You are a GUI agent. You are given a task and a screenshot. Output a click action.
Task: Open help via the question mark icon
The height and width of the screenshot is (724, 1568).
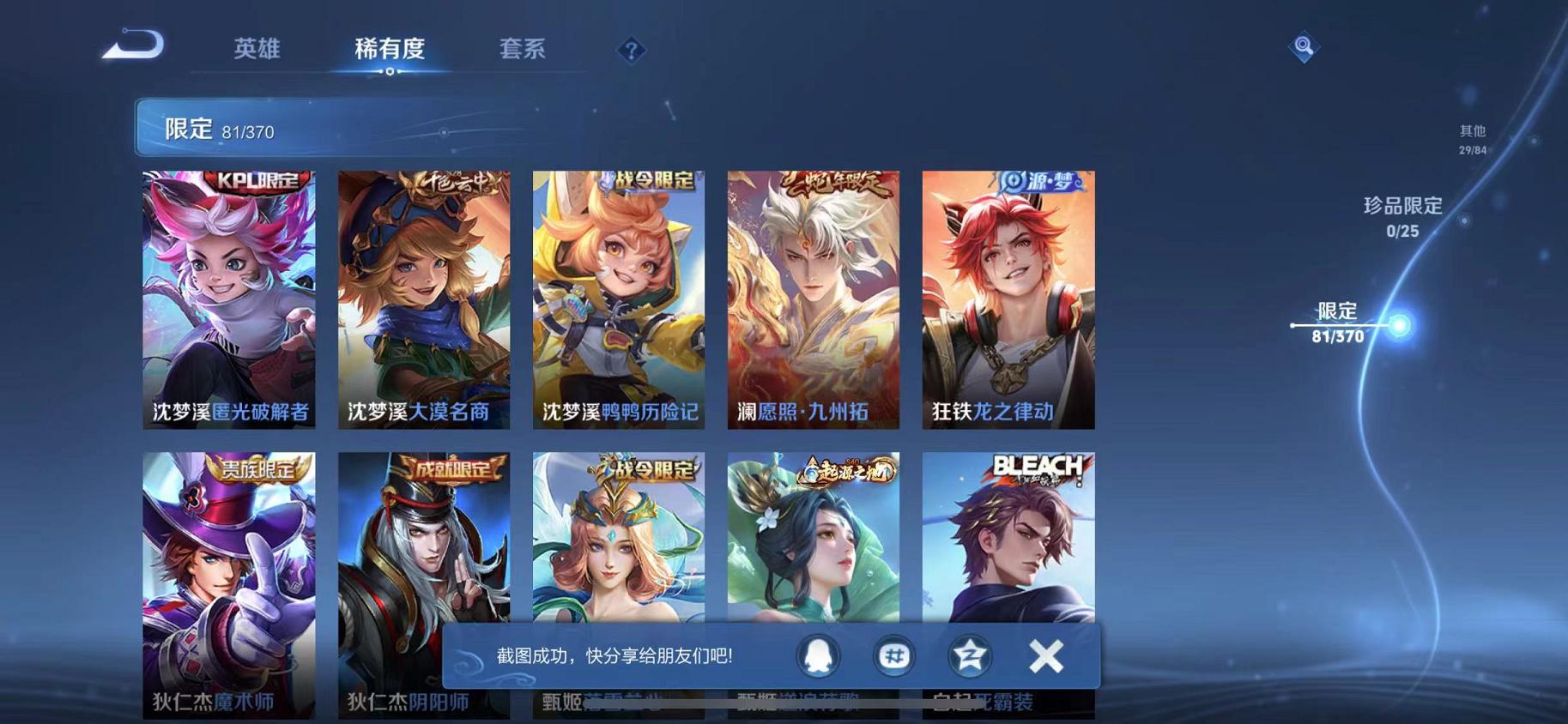tap(632, 51)
